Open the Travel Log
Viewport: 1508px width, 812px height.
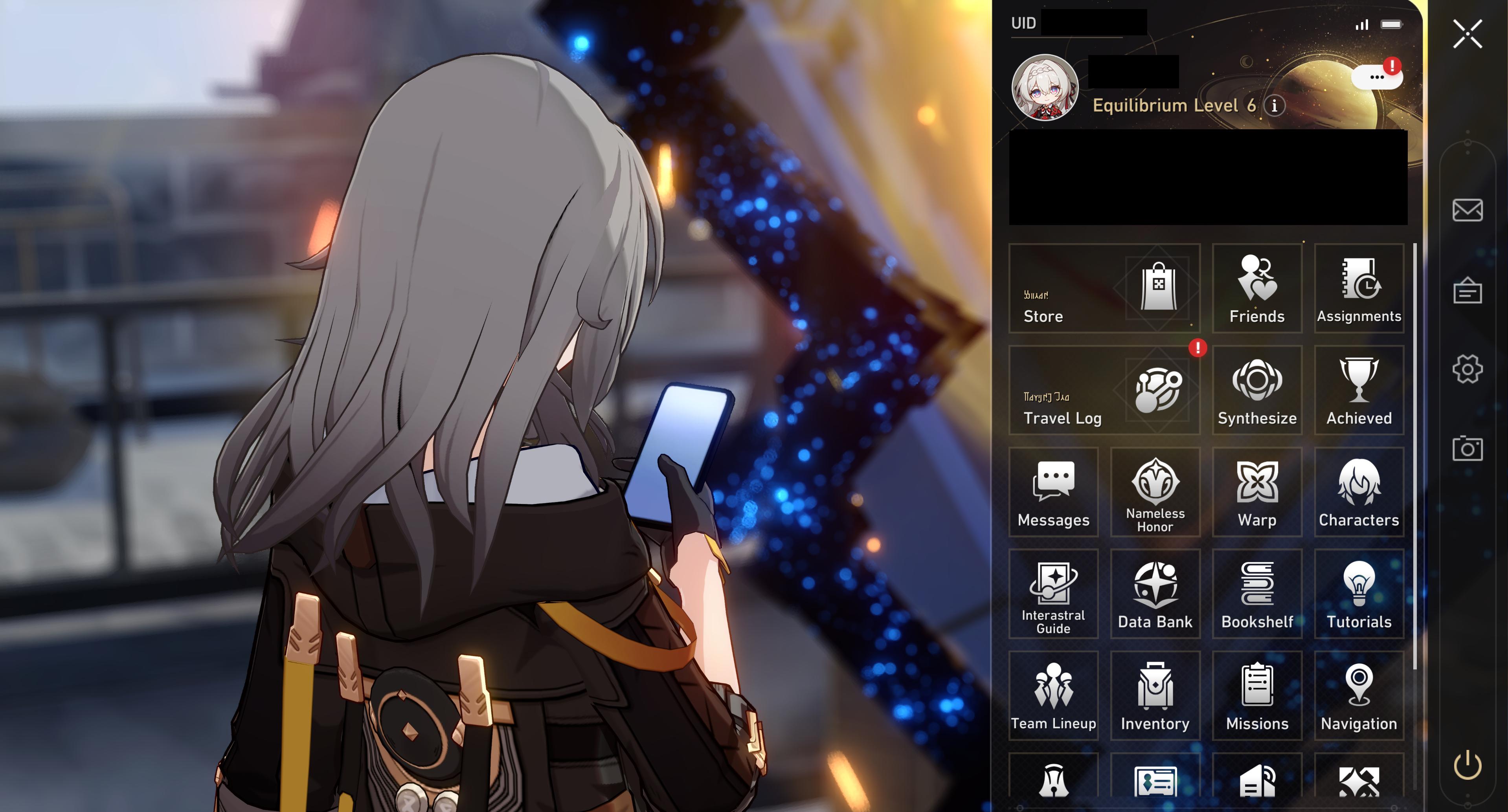point(1104,391)
